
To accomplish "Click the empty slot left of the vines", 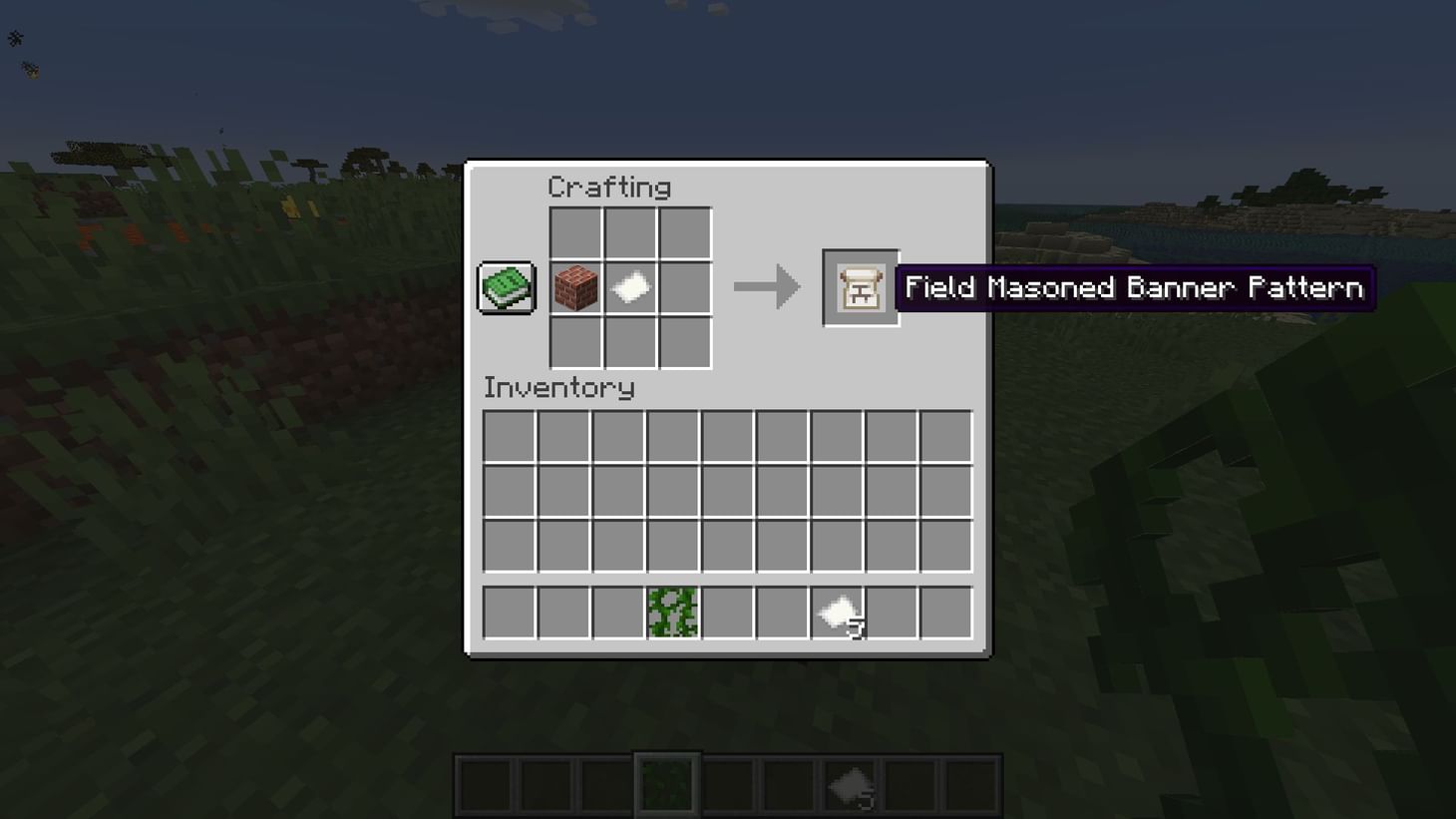I will coord(616,613).
